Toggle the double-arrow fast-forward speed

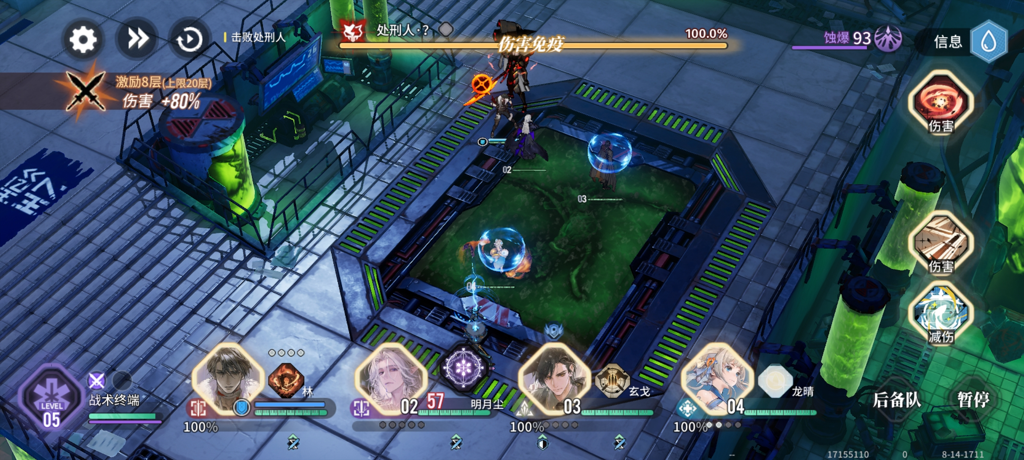[x=136, y=39]
